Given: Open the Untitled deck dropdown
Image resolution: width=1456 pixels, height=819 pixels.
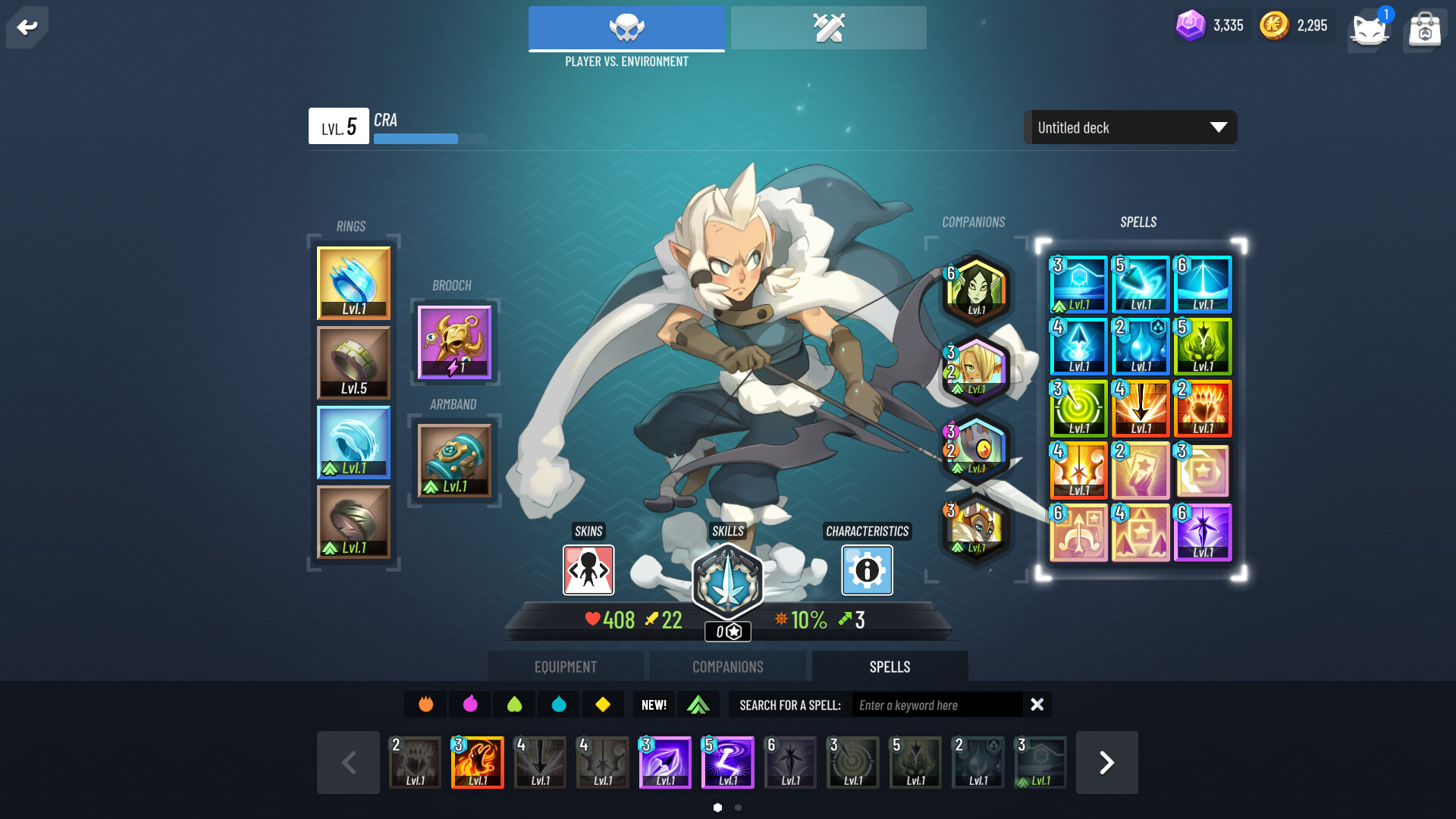Looking at the screenshot, I should point(1129,127).
